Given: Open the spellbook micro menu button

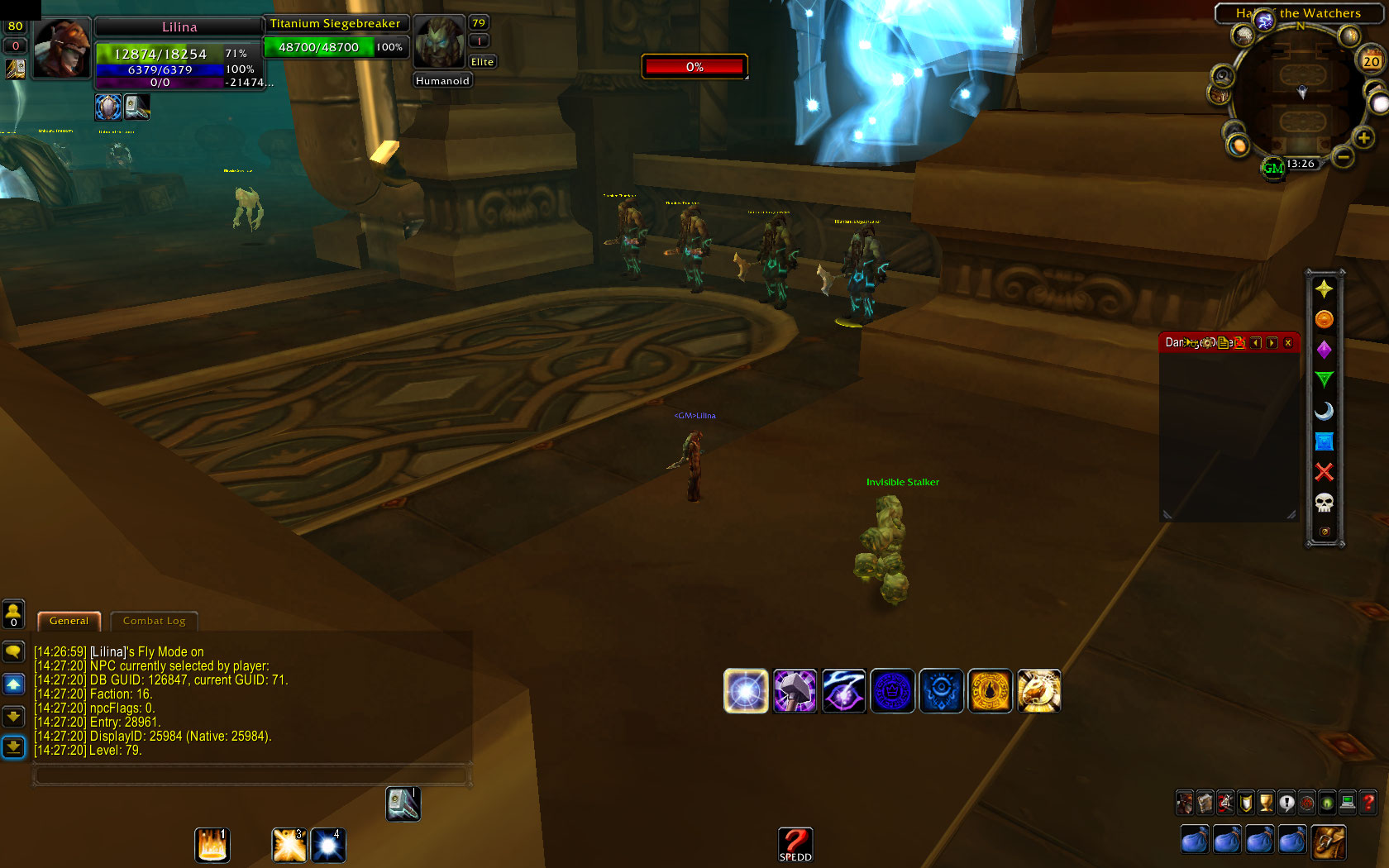Looking at the screenshot, I should coord(1205,803).
